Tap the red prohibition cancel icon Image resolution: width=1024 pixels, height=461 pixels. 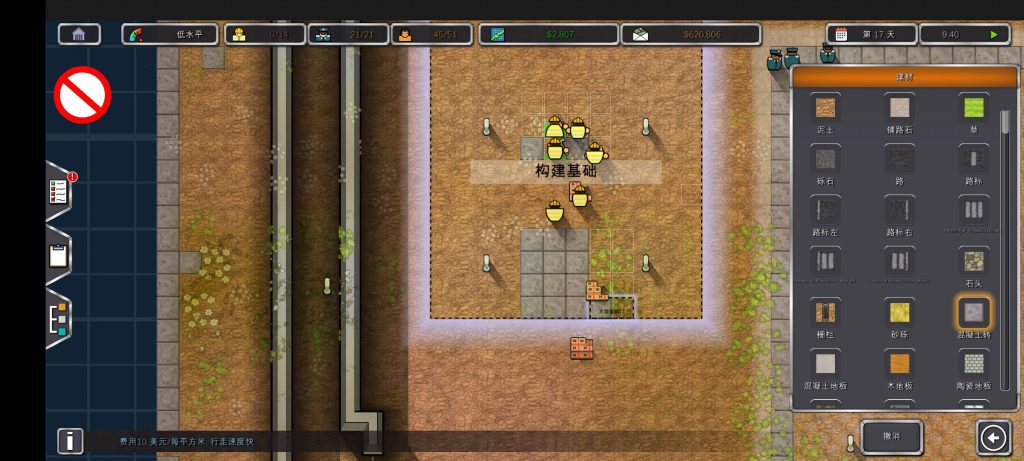pos(82,94)
